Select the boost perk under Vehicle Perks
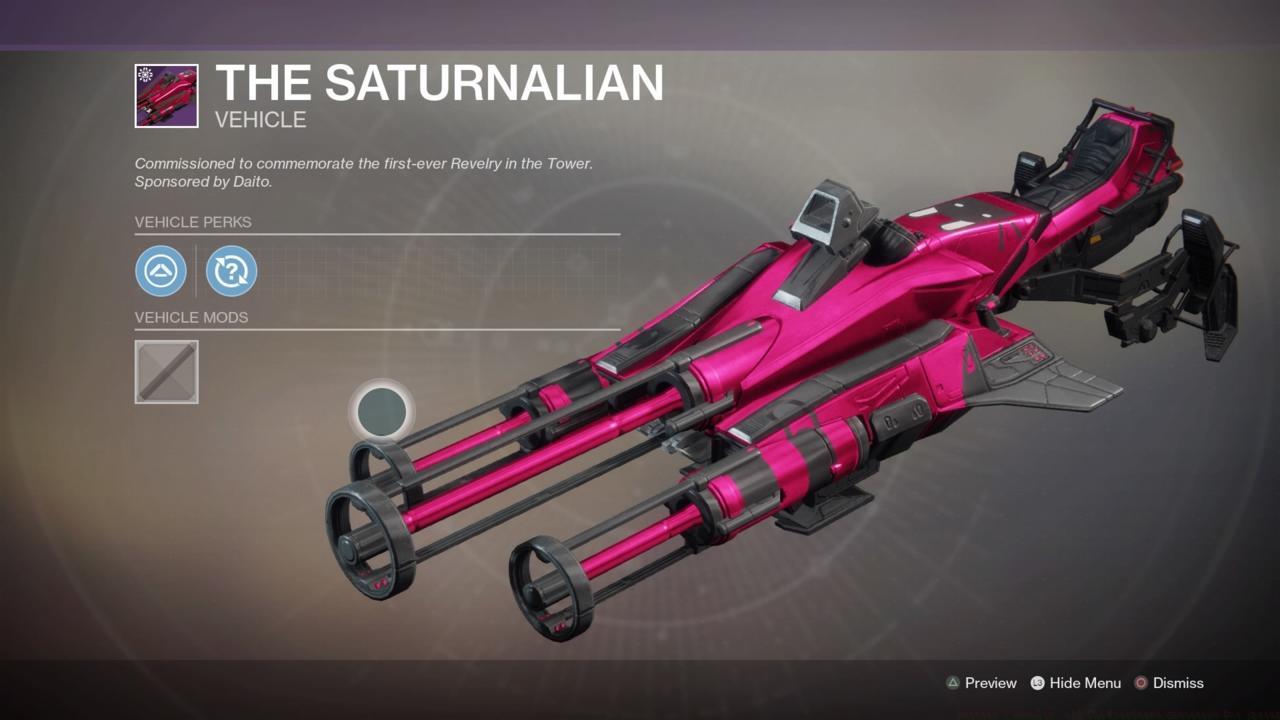Image resolution: width=1280 pixels, height=720 pixels. [x=161, y=271]
